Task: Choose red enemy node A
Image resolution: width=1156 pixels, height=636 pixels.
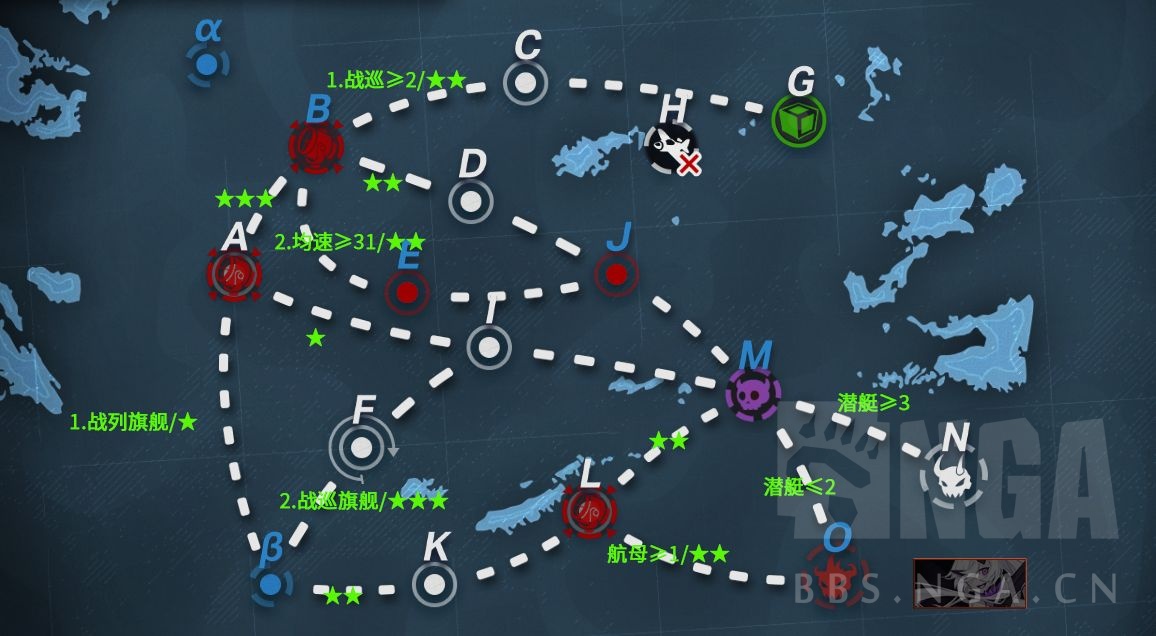Action: (234, 273)
